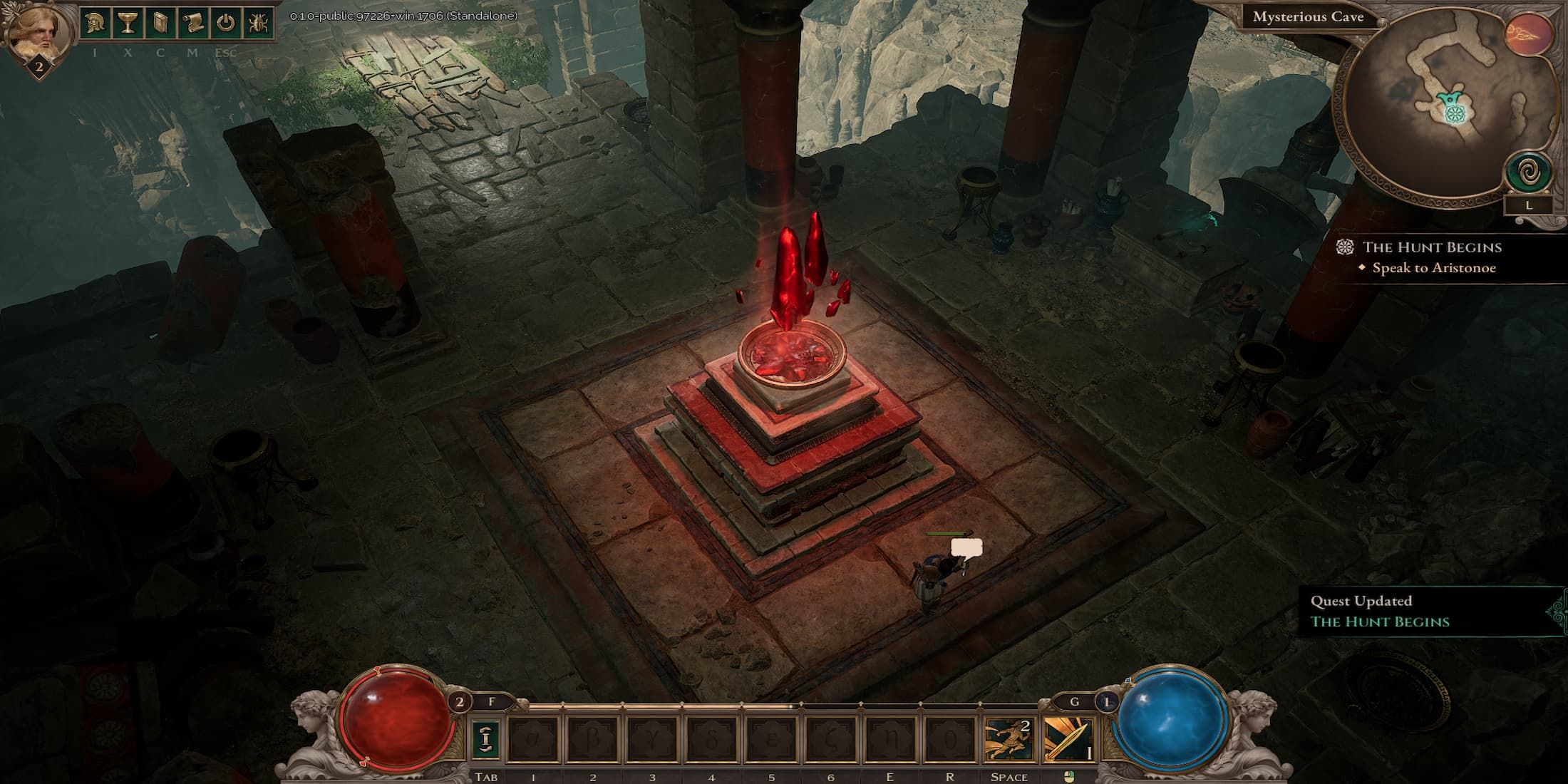Click the golden chalice menu icon
Image resolution: width=1568 pixels, height=784 pixels.
128,23
